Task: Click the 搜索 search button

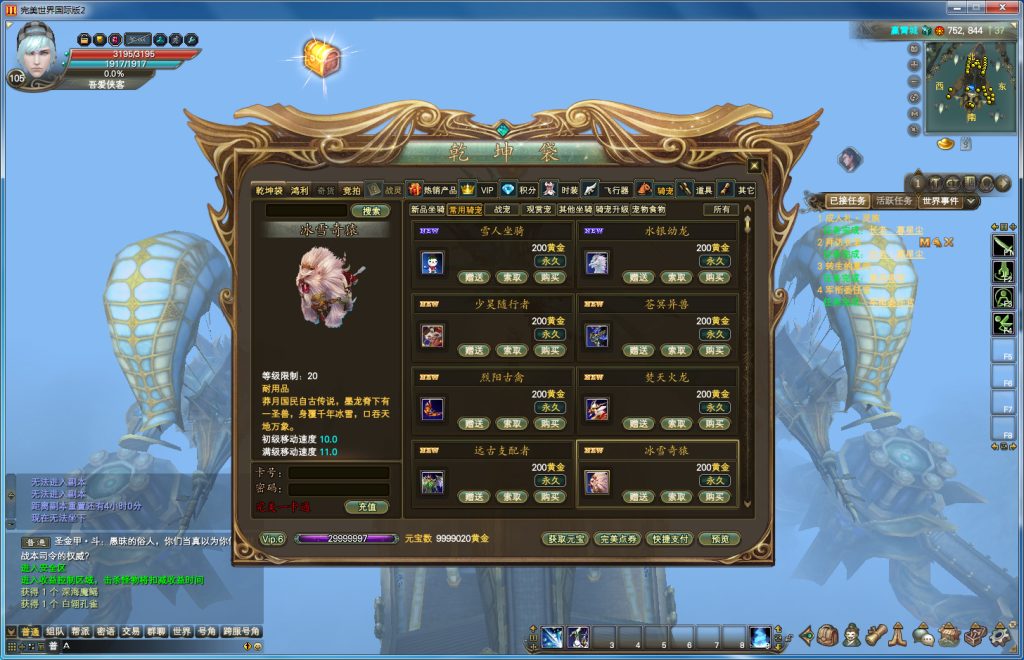Action: pos(370,211)
